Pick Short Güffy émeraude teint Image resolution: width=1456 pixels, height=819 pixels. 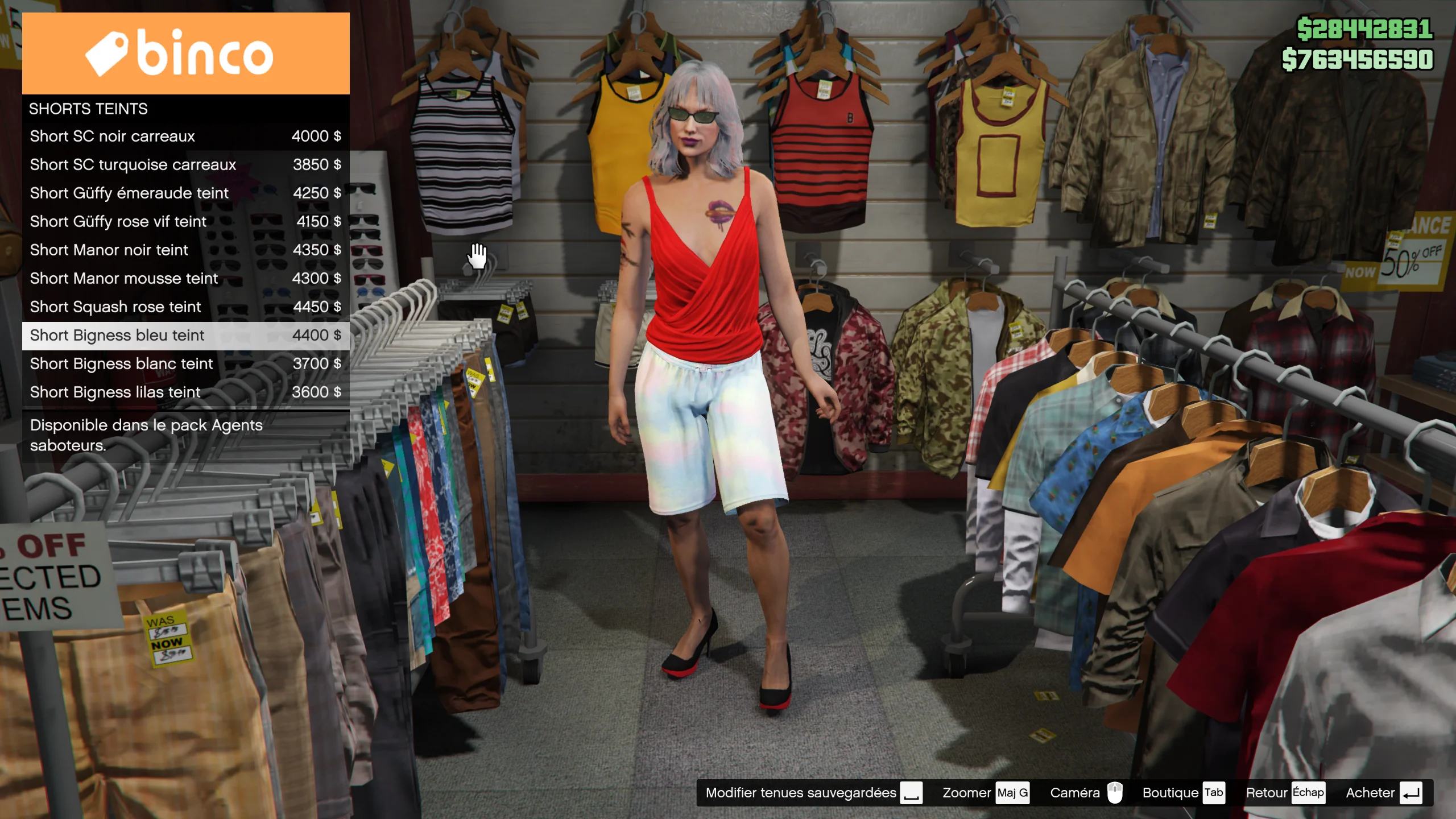click(x=185, y=193)
